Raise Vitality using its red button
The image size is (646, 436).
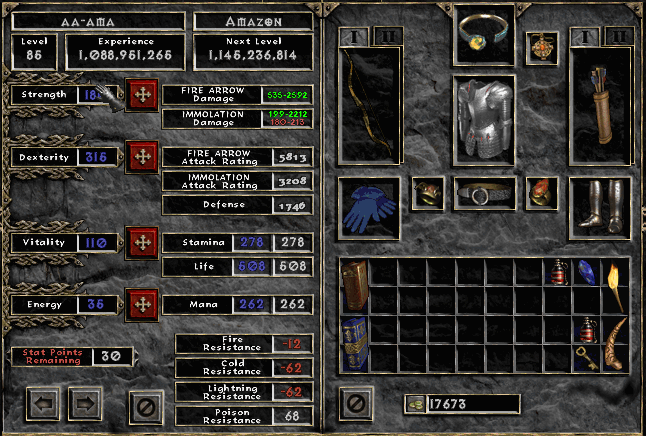point(141,242)
